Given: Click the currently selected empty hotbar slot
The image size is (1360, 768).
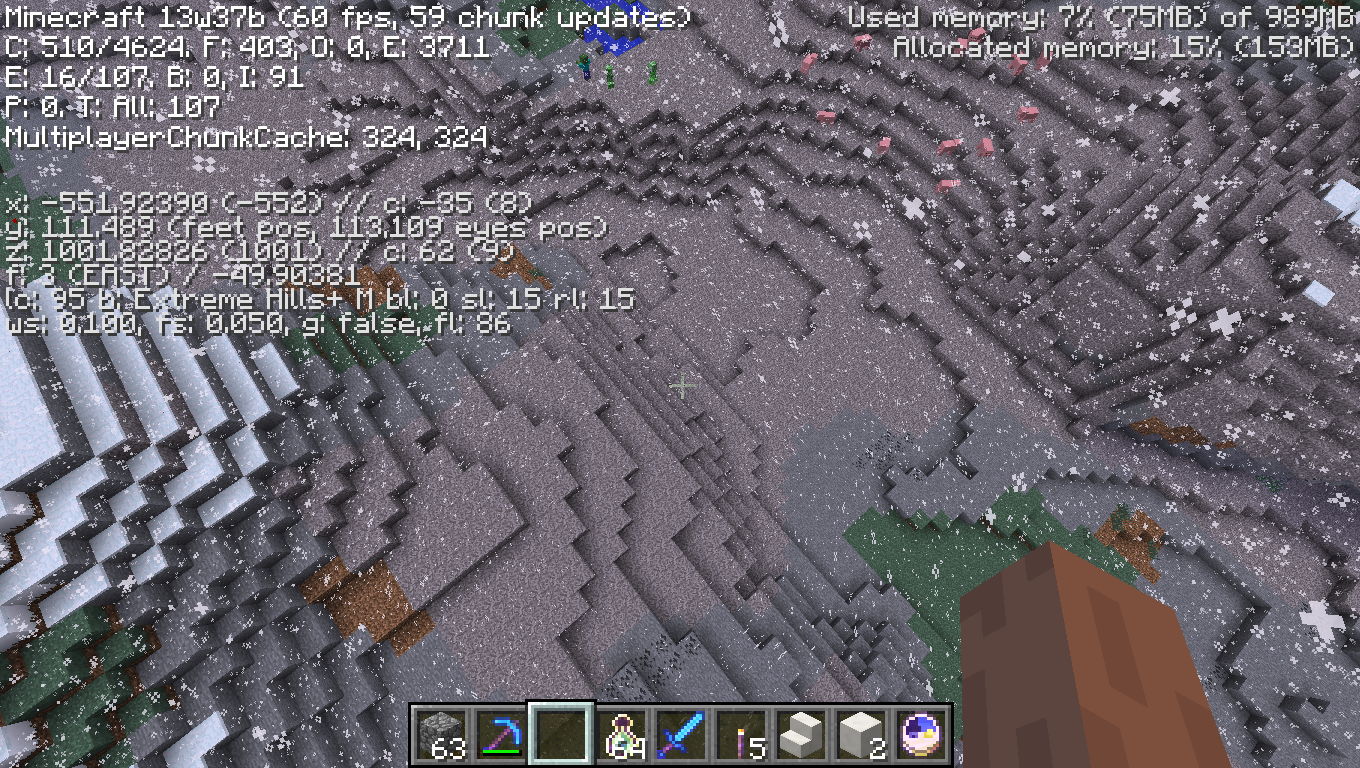Looking at the screenshot, I should point(560,732).
